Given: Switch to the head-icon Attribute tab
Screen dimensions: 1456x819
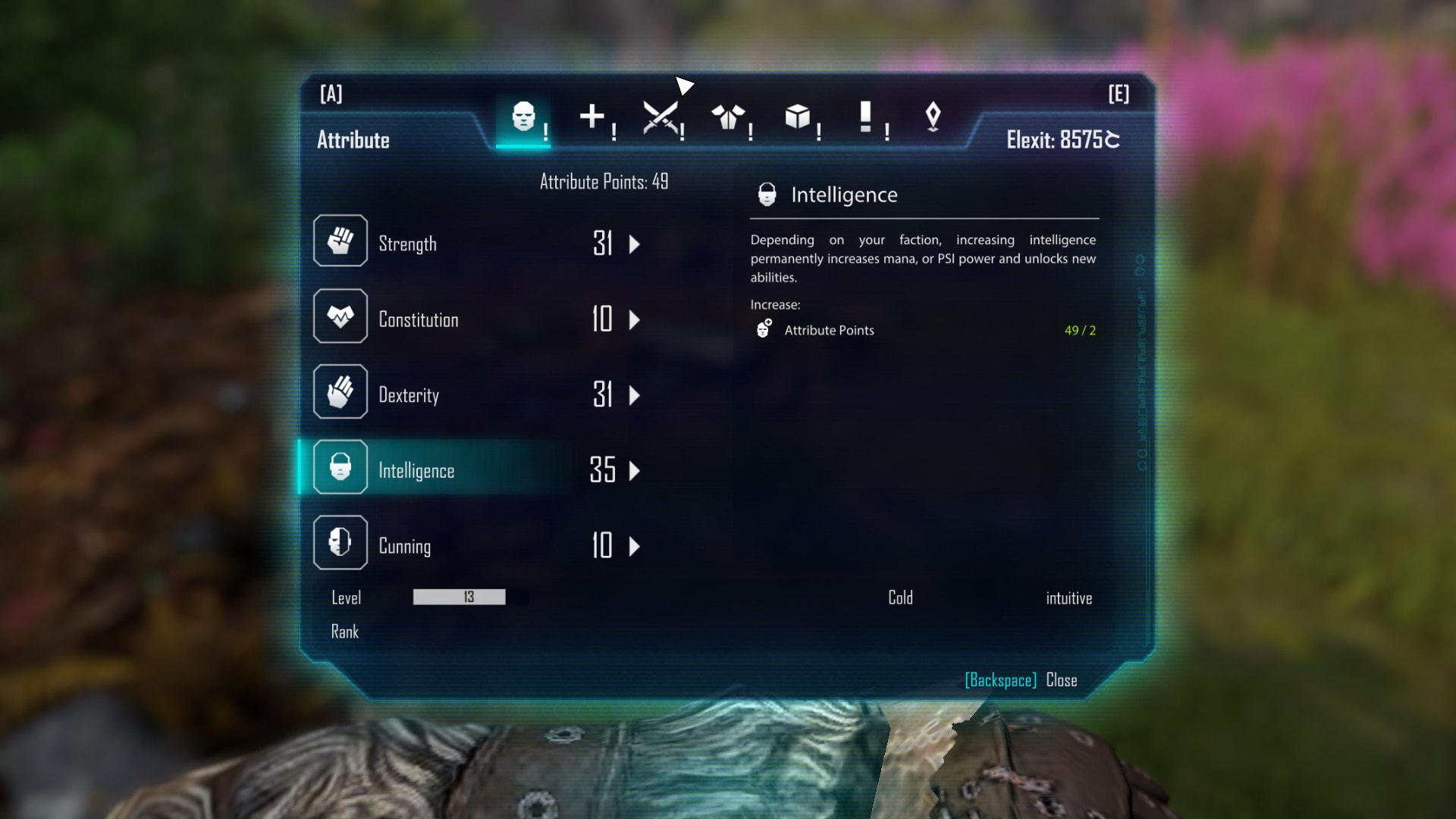Looking at the screenshot, I should coord(523,118).
